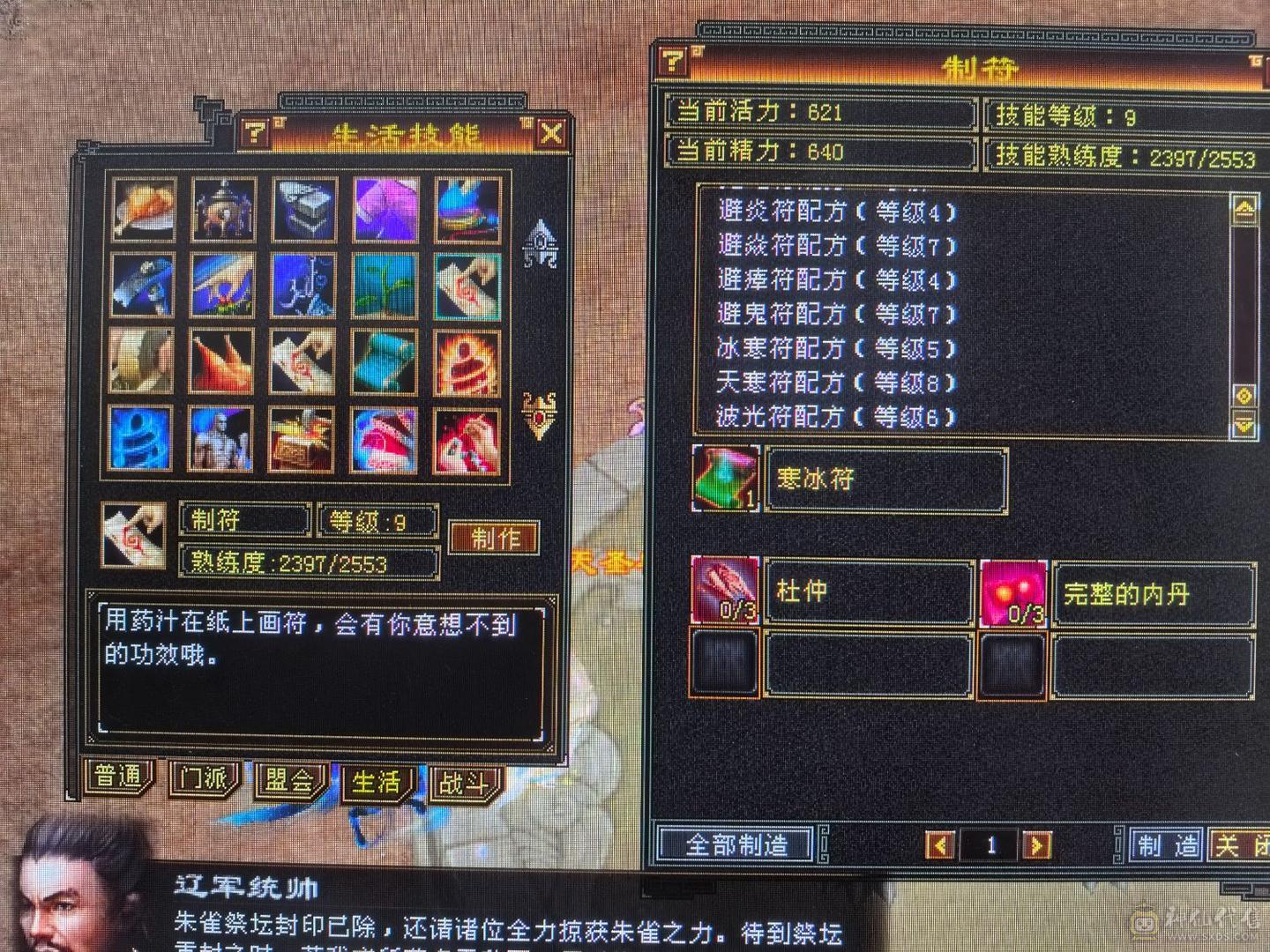The width and height of the screenshot is (1270, 952).
Task: Switch to the 战斗 tab
Action: tap(461, 781)
